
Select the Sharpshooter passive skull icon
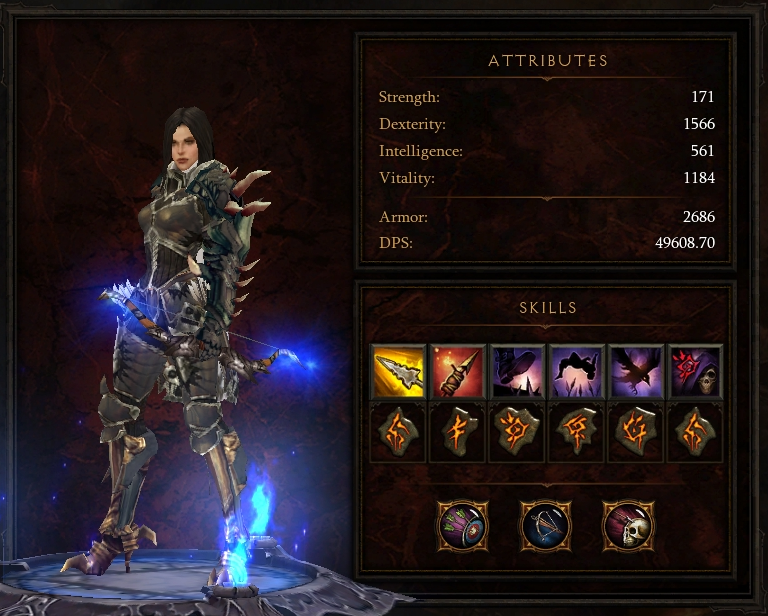(627, 524)
